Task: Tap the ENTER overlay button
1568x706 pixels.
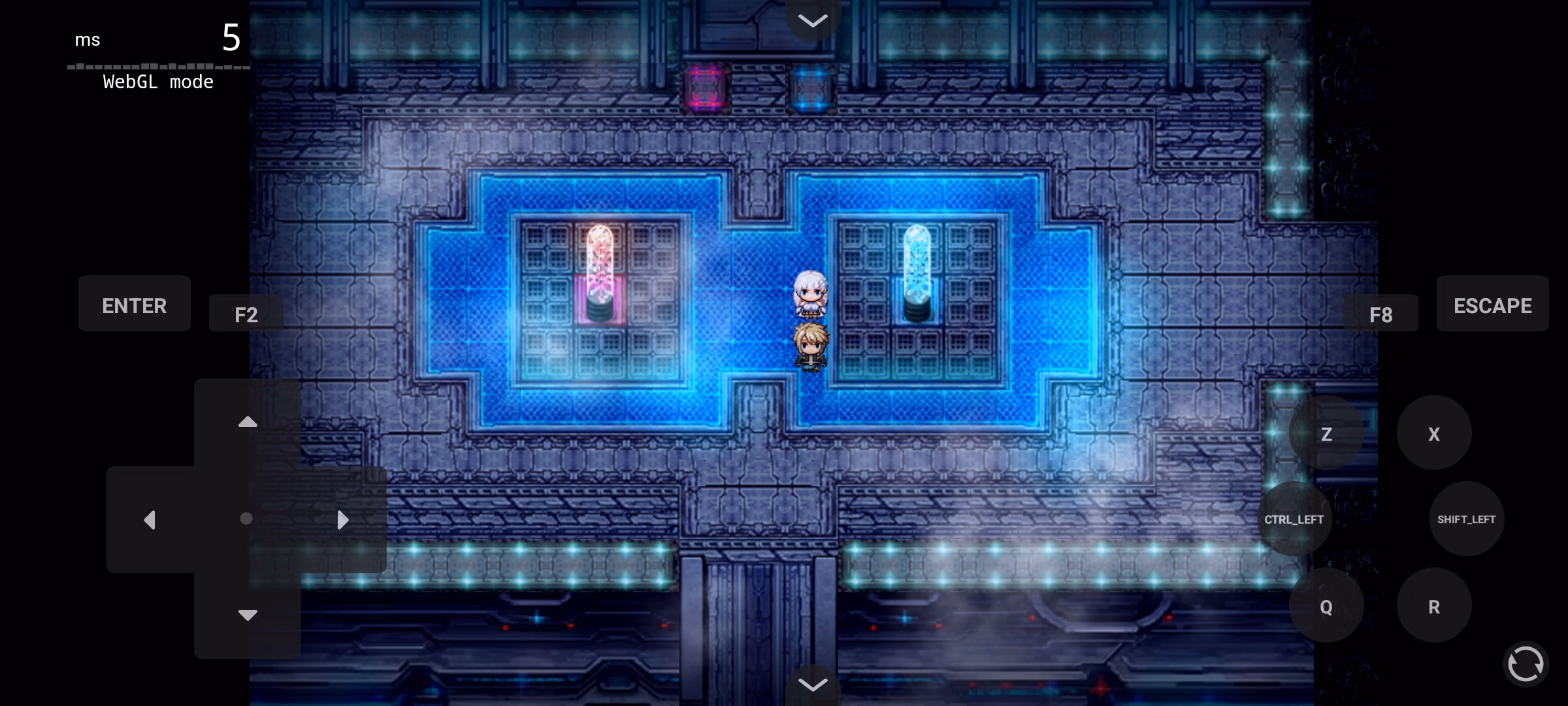Action: 135,304
